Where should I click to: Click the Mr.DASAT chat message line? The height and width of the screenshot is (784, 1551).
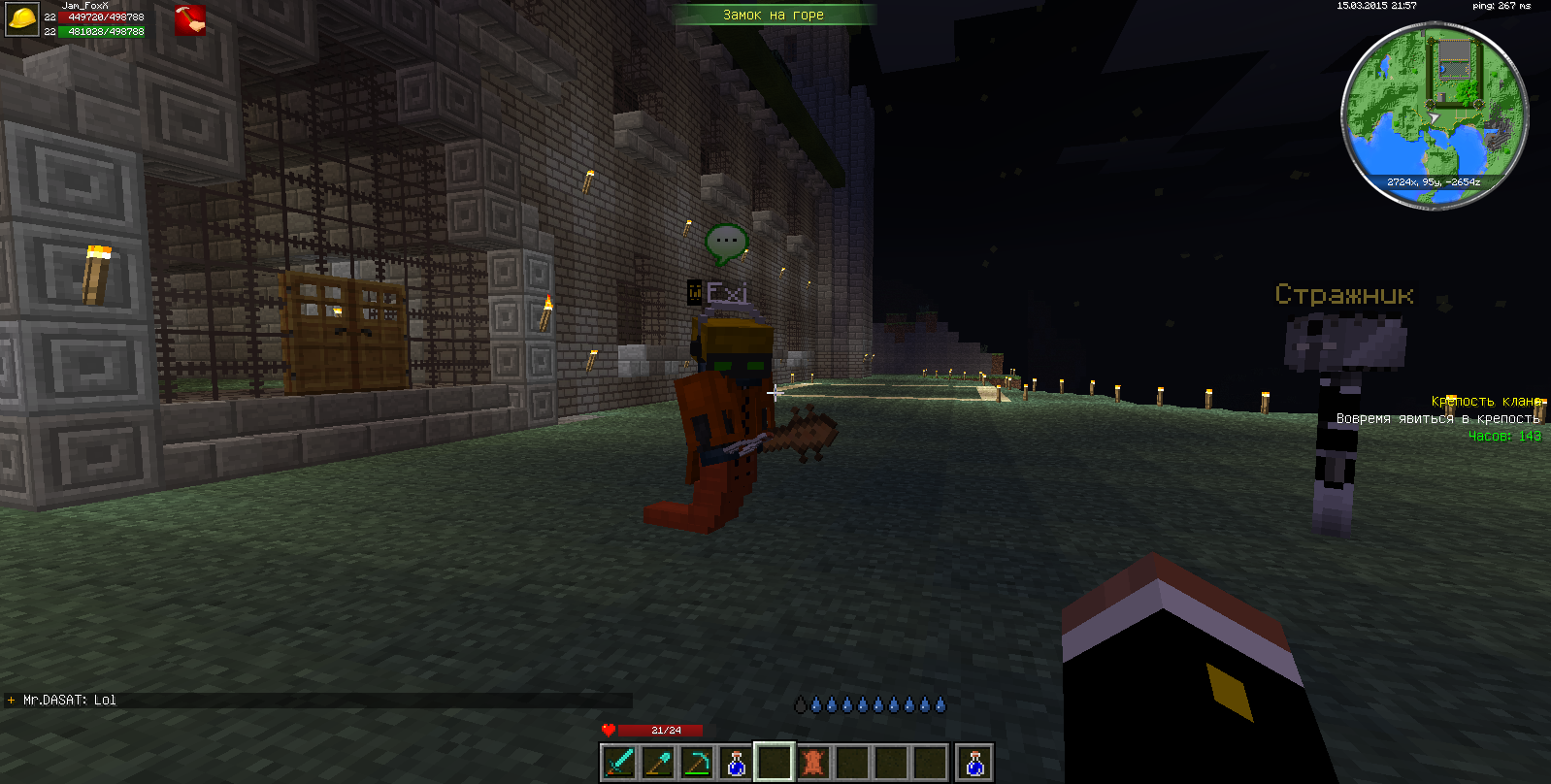pyautogui.click(x=70, y=700)
